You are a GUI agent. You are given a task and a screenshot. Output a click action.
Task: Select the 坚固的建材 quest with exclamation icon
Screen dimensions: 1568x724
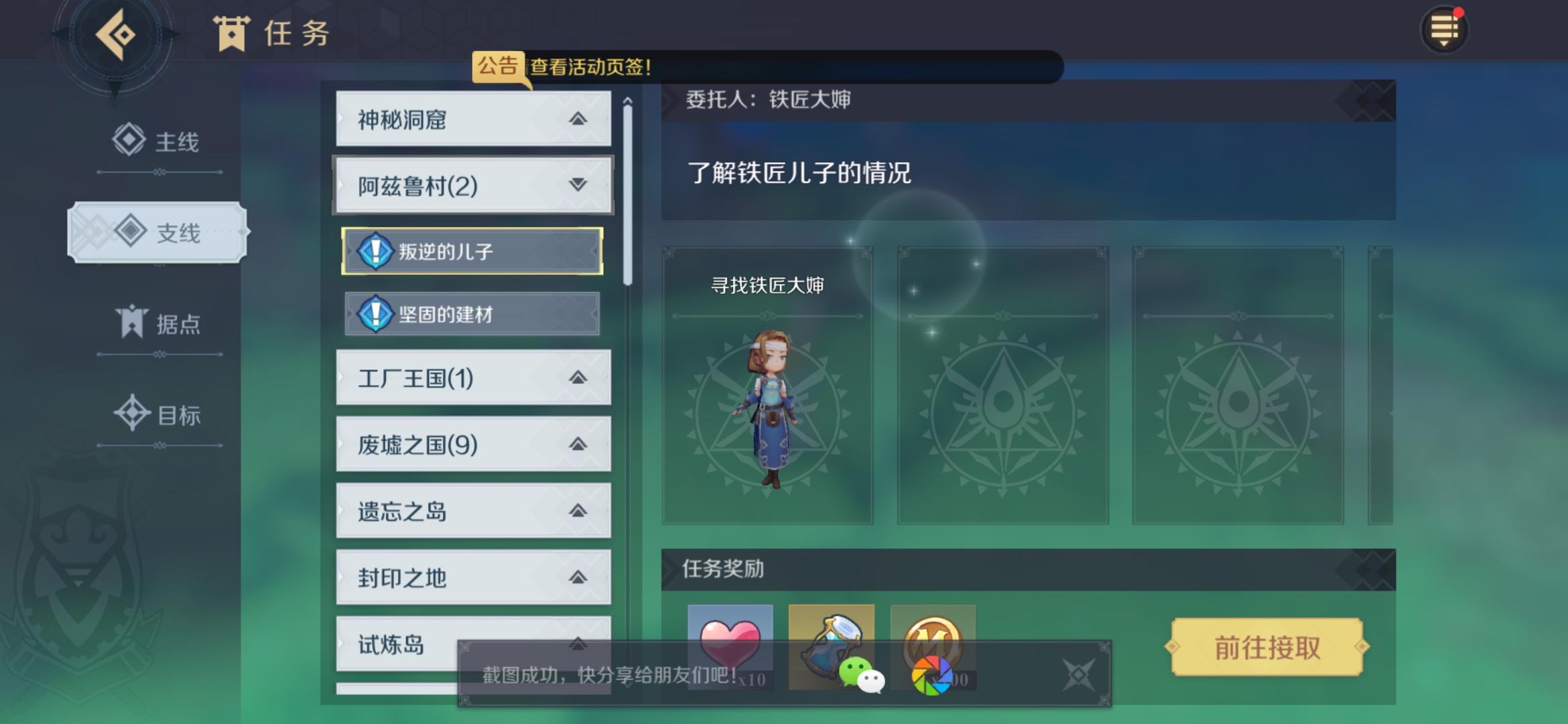coord(471,314)
